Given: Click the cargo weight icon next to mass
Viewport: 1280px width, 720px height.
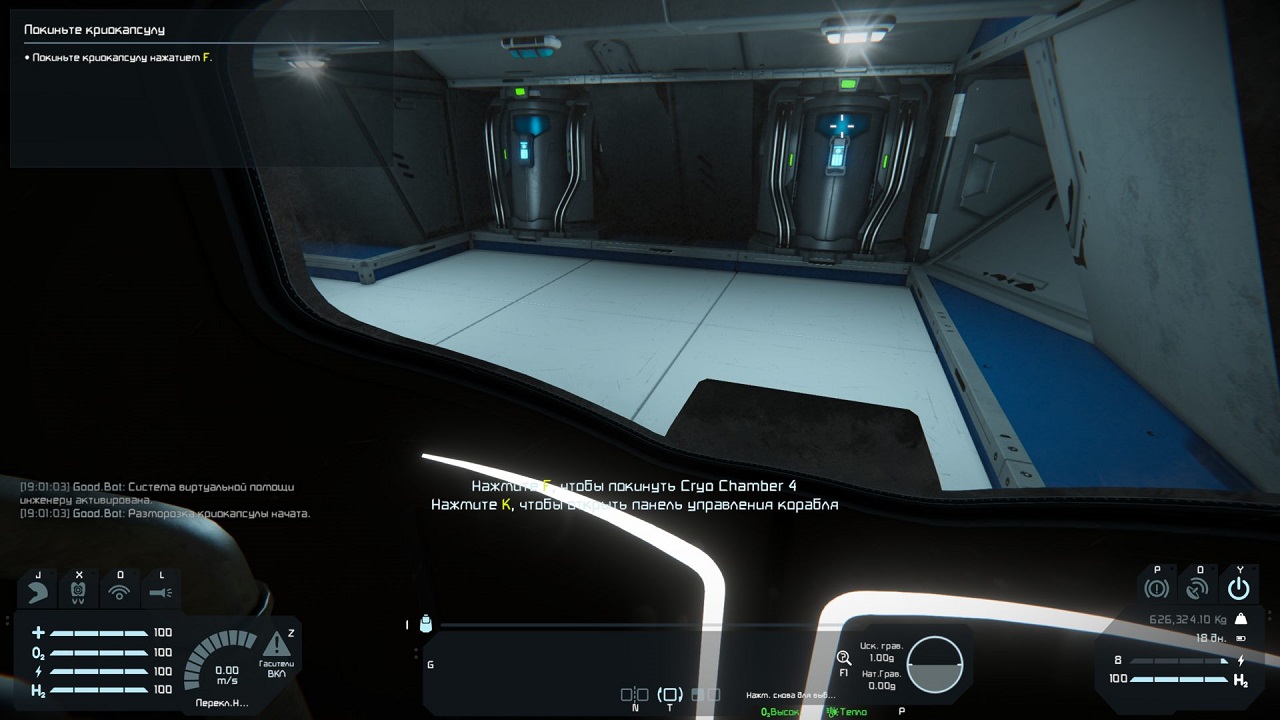Looking at the screenshot, I should (x=1242, y=619).
